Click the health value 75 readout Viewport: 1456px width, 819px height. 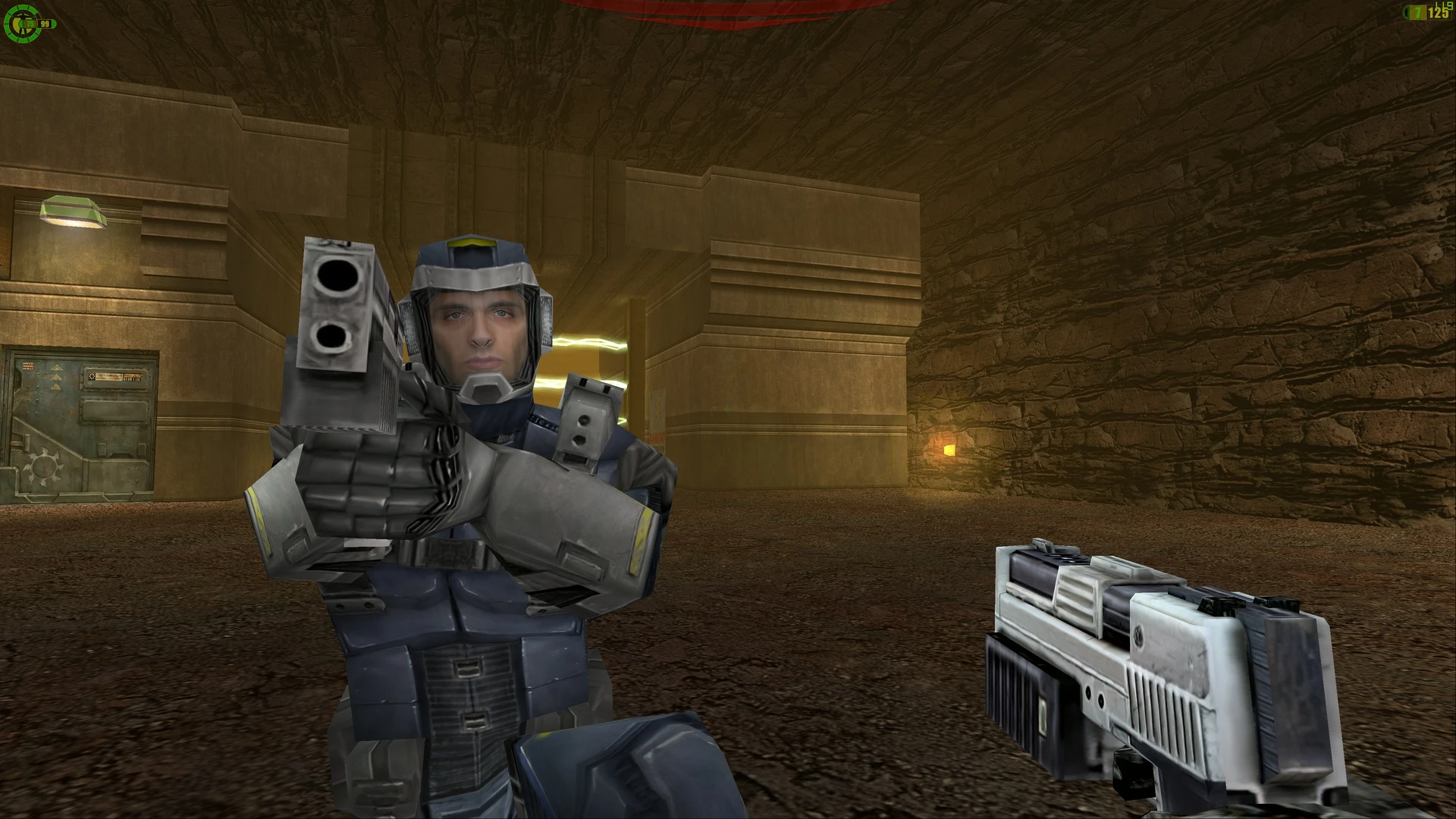click(29, 24)
